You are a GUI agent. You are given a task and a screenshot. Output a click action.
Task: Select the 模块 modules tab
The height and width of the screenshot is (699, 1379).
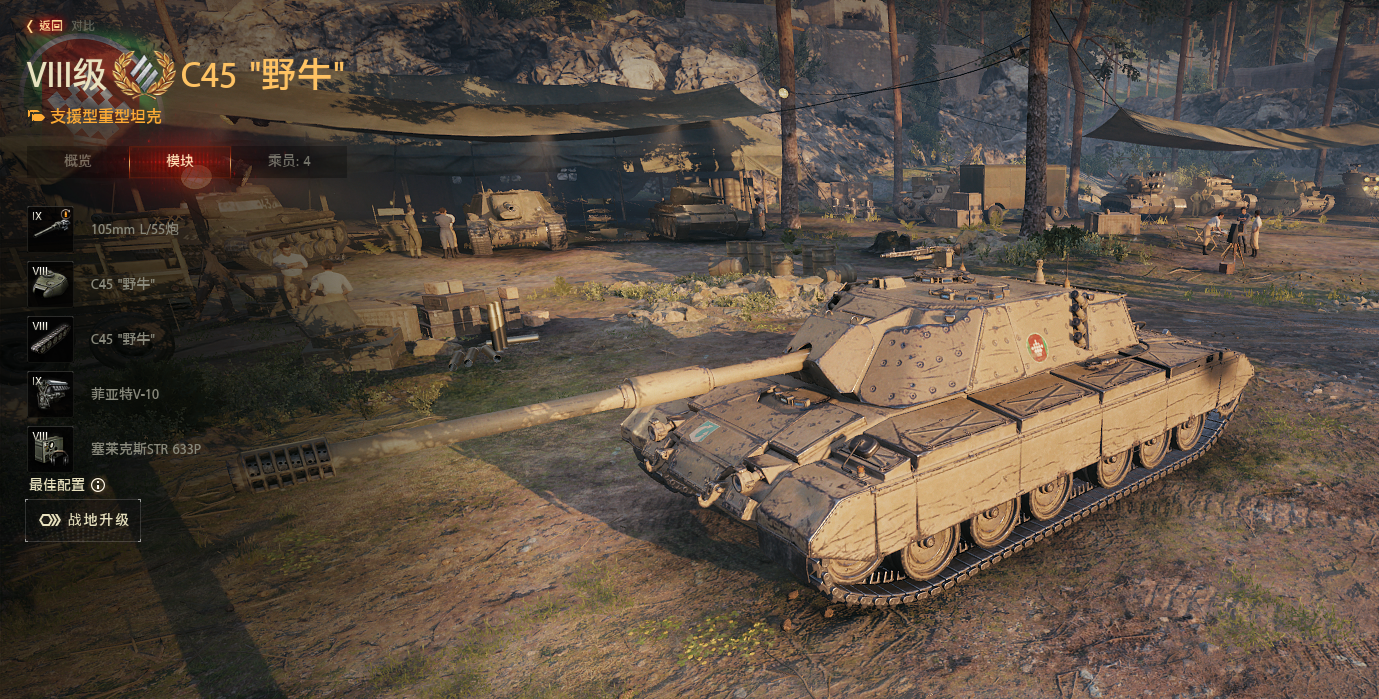(x=180, y=161)
